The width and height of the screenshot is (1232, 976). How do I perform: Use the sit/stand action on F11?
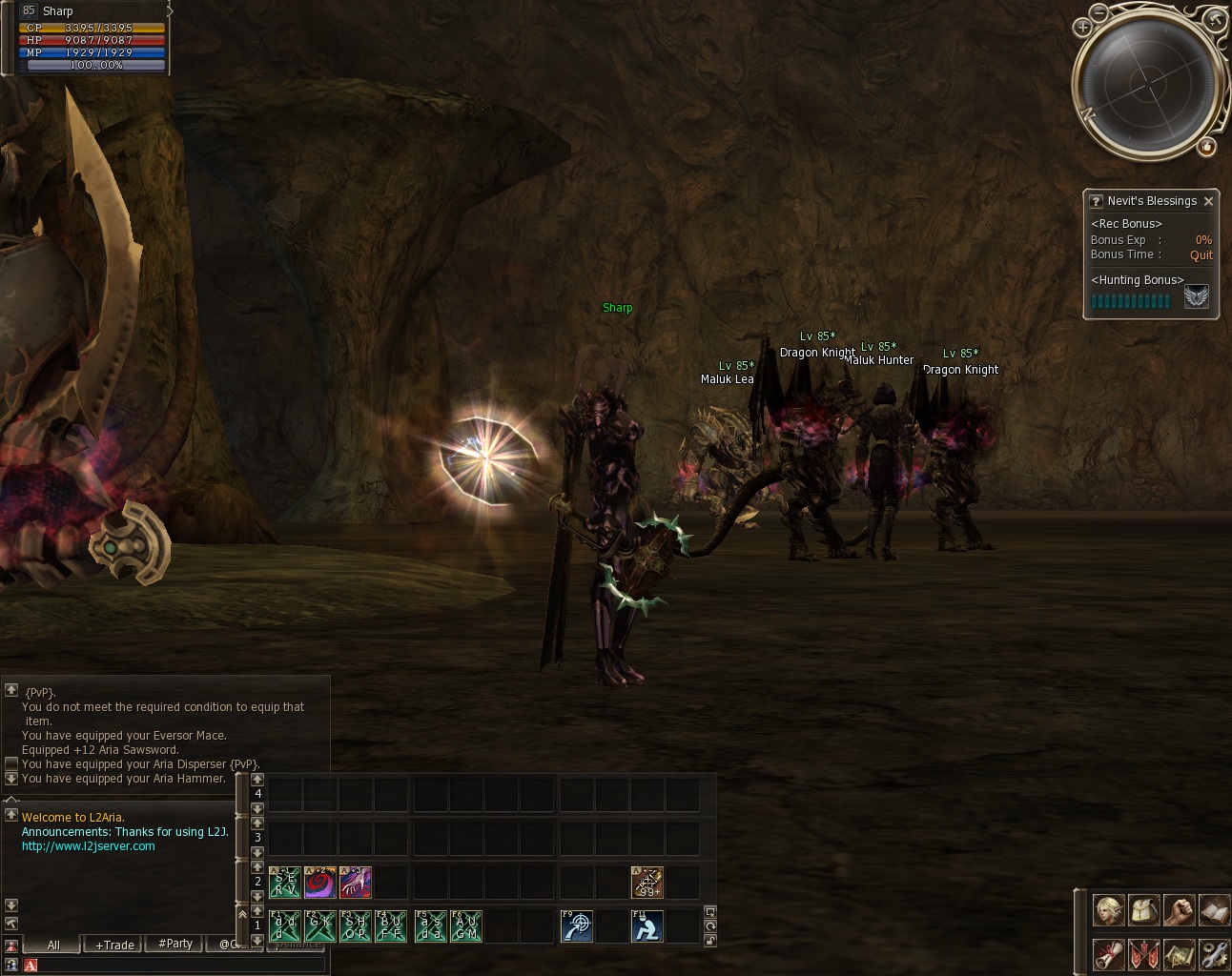coord(647,926)
